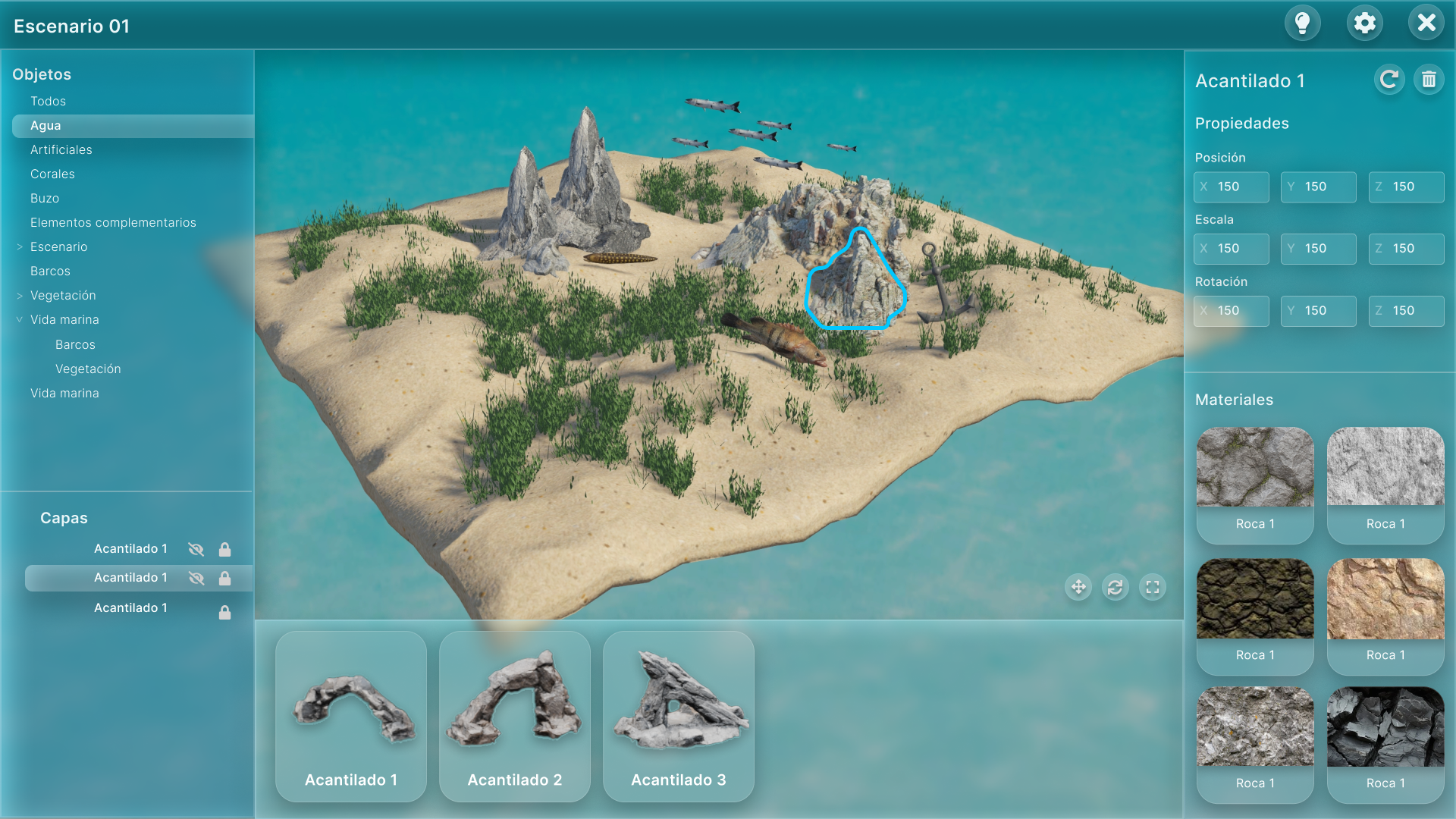Select the Todos object category
Screen dimensions: 1456x819
click(48, 102)
